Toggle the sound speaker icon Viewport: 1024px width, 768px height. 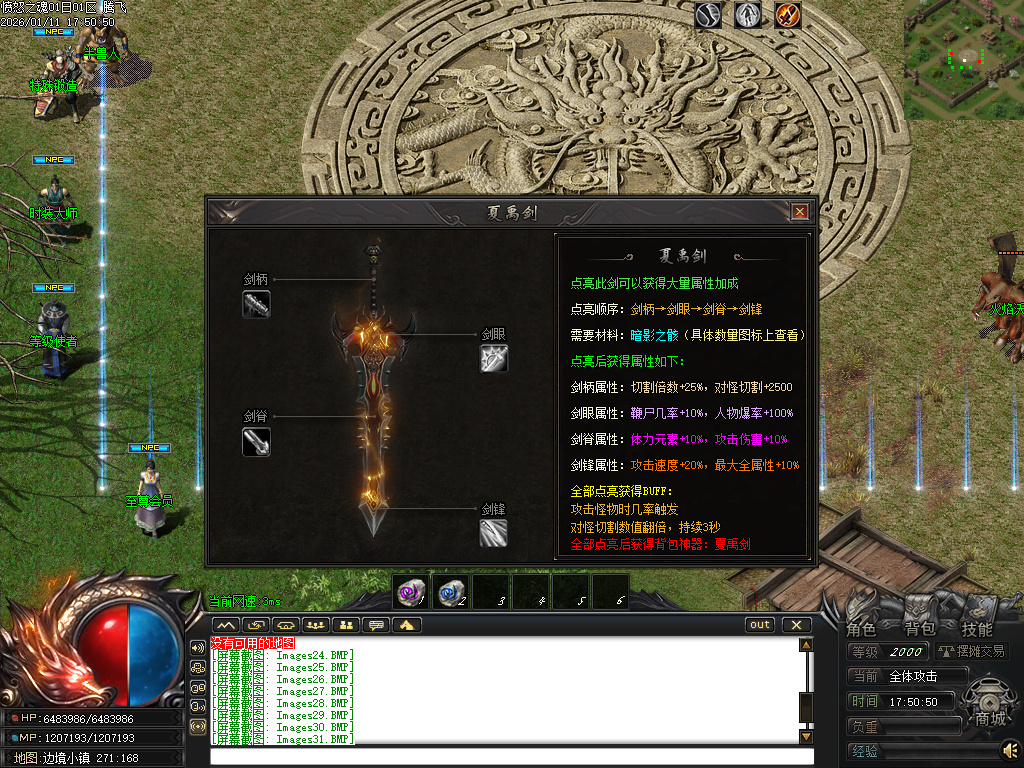[1010, 749]
